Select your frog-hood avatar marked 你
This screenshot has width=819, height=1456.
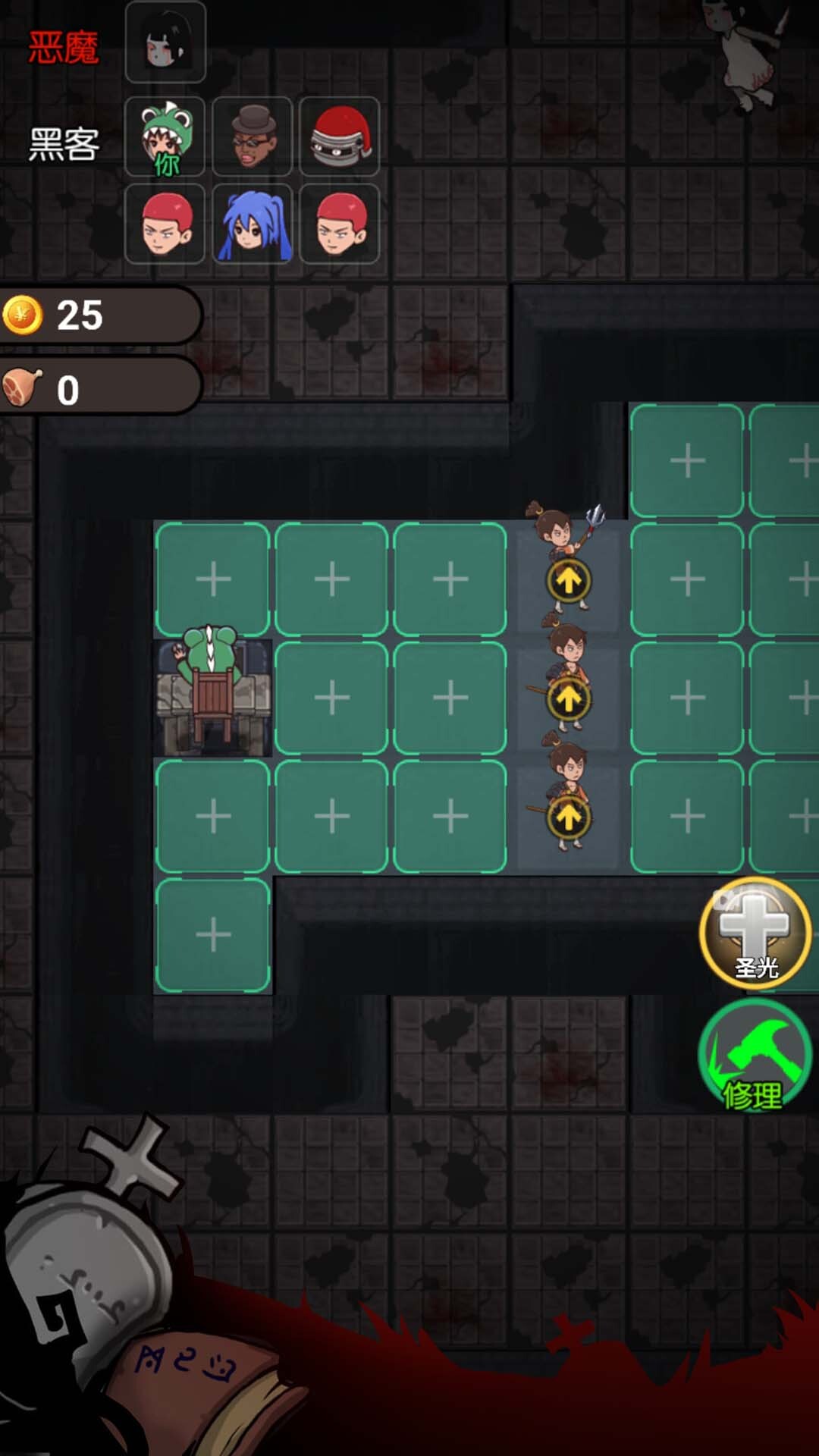tap(165, 136)
